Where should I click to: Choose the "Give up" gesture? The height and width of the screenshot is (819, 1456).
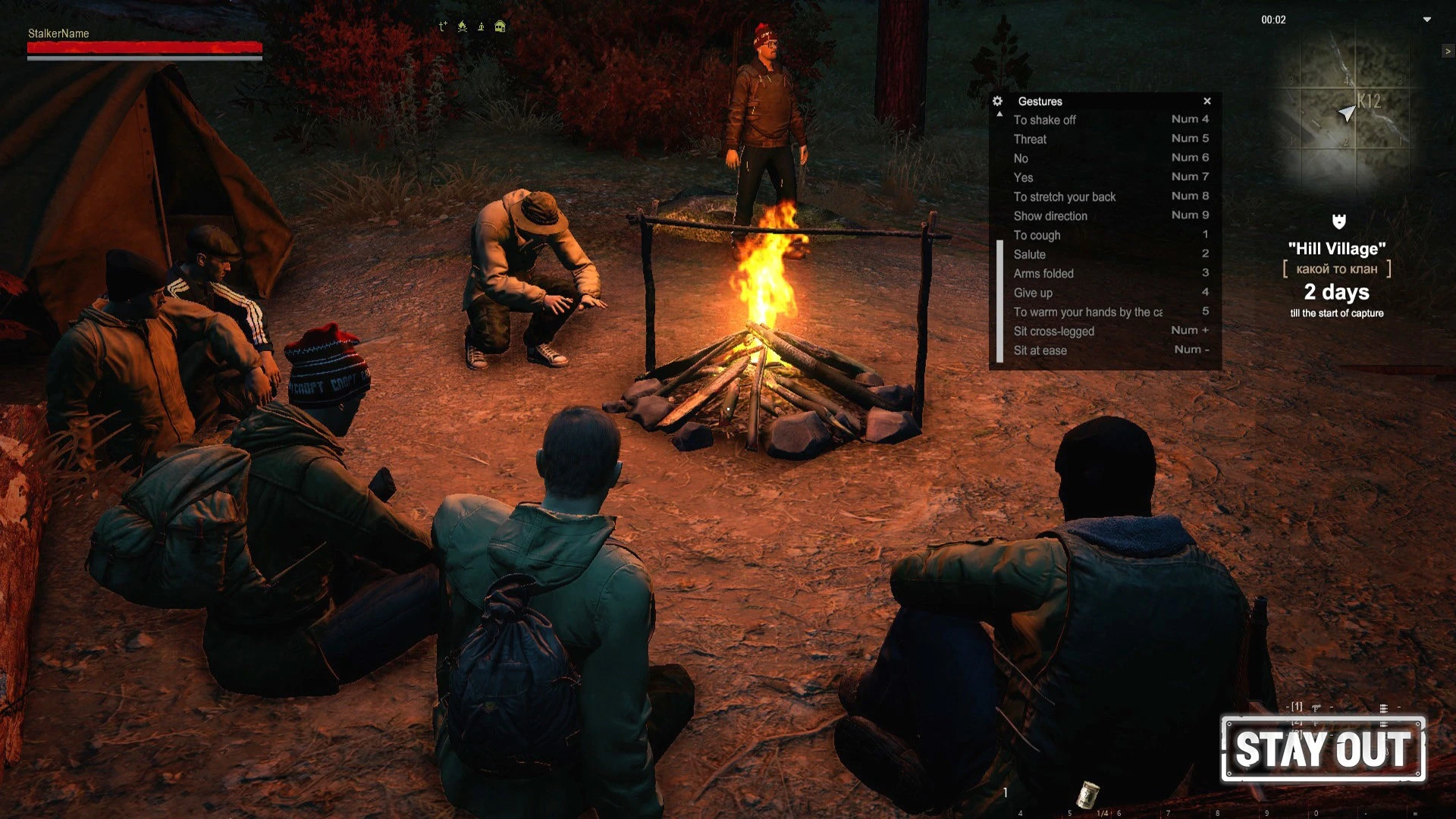tap(1033, 293)
